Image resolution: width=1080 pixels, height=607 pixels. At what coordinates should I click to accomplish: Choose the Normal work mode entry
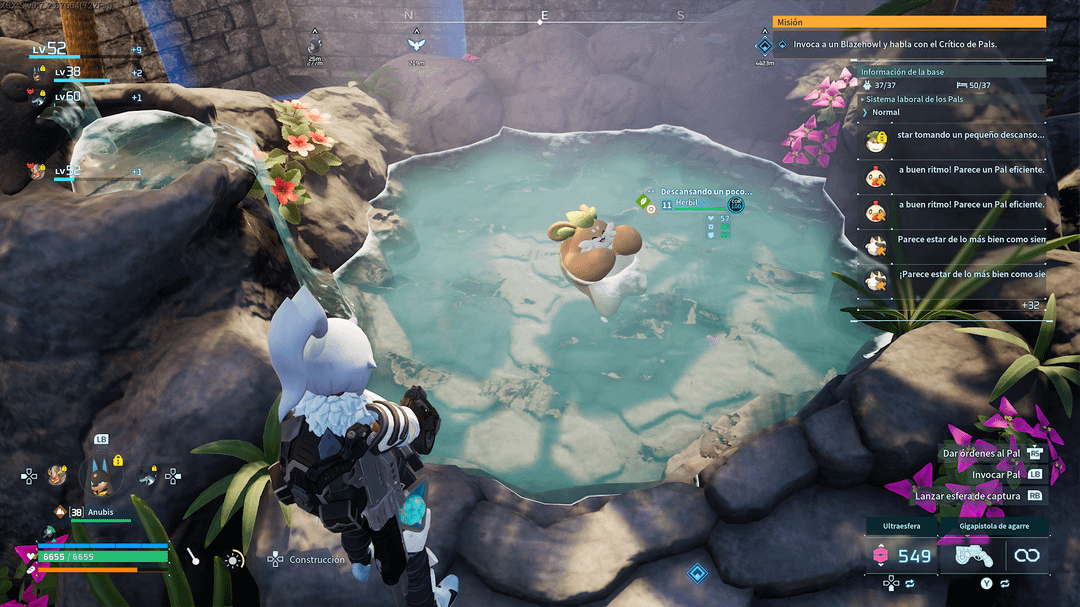pos(885,112)
